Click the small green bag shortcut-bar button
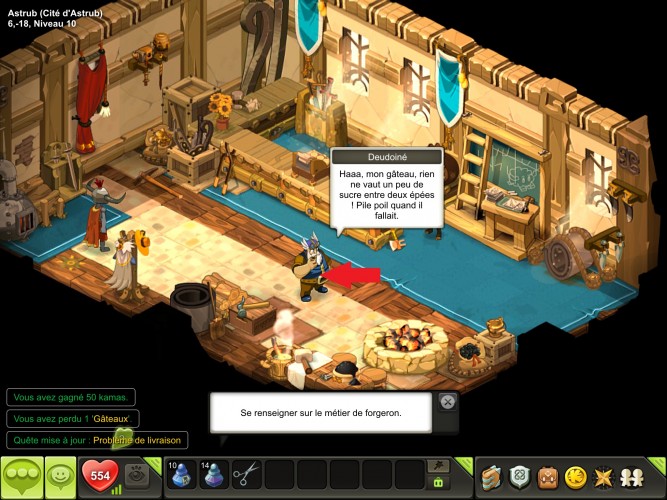 click(x=437, y=483)
